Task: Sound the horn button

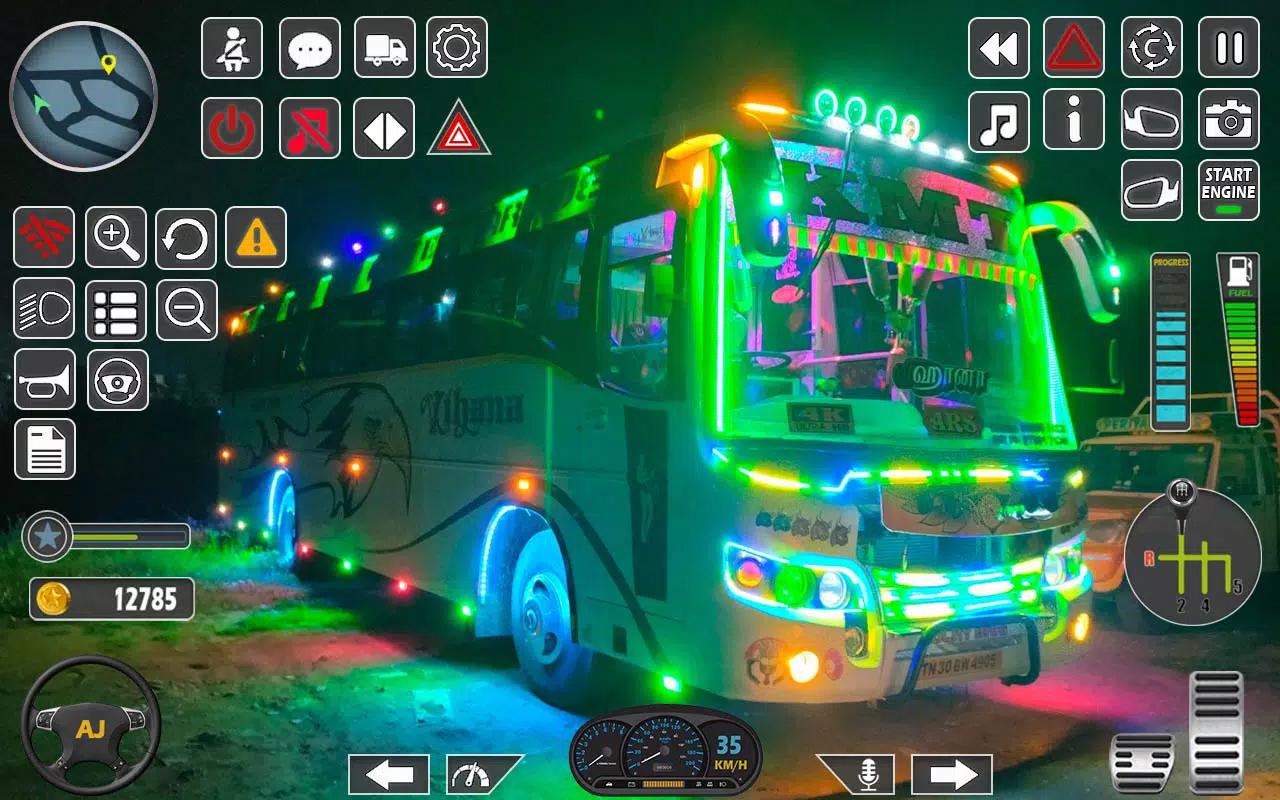Action: (x=45, y=380)
